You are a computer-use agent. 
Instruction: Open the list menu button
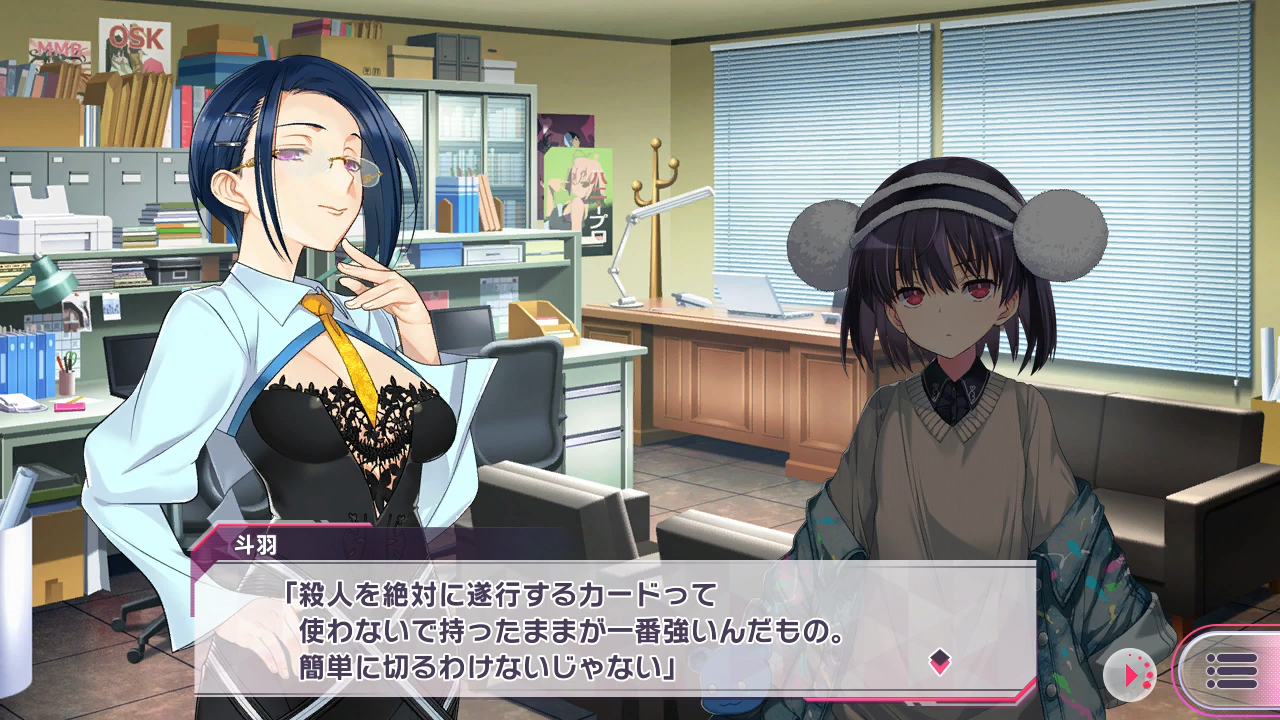tap(1230, 671)
